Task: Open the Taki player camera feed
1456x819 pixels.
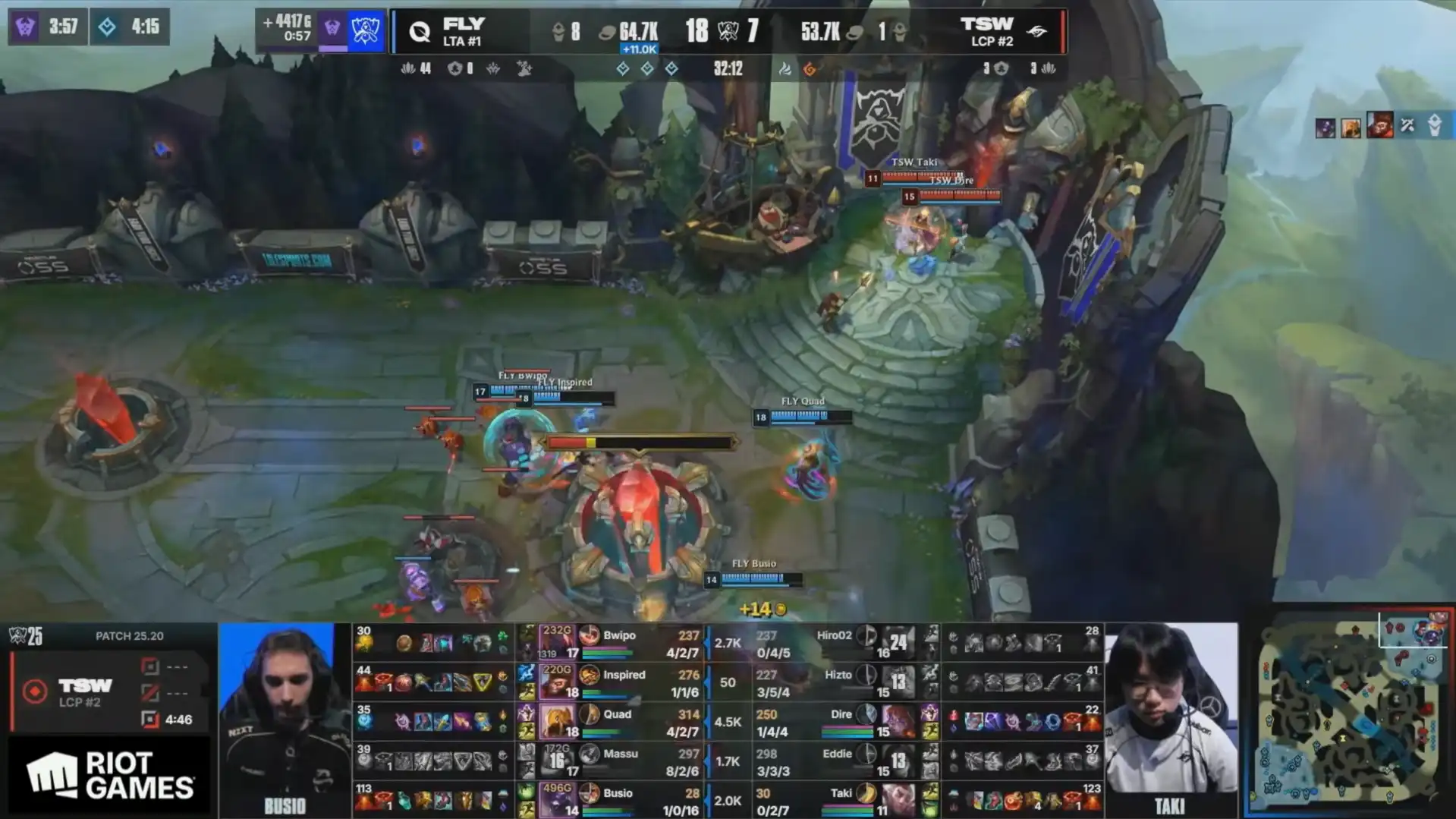Action: coord(1171,719)
